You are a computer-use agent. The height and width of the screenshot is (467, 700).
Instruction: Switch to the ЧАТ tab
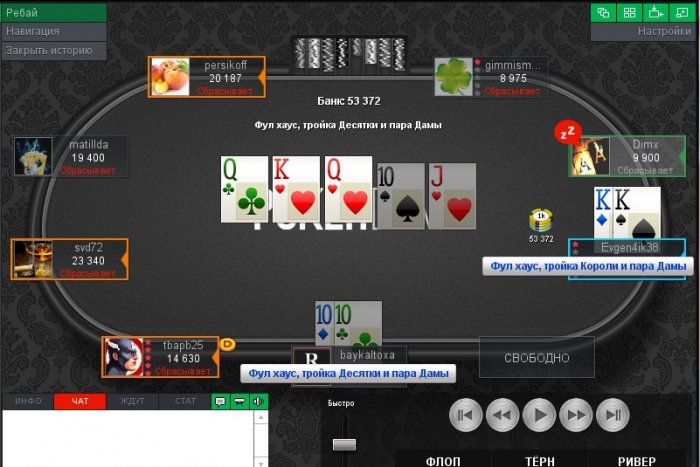pyautogui.click(x=80, y=401)
